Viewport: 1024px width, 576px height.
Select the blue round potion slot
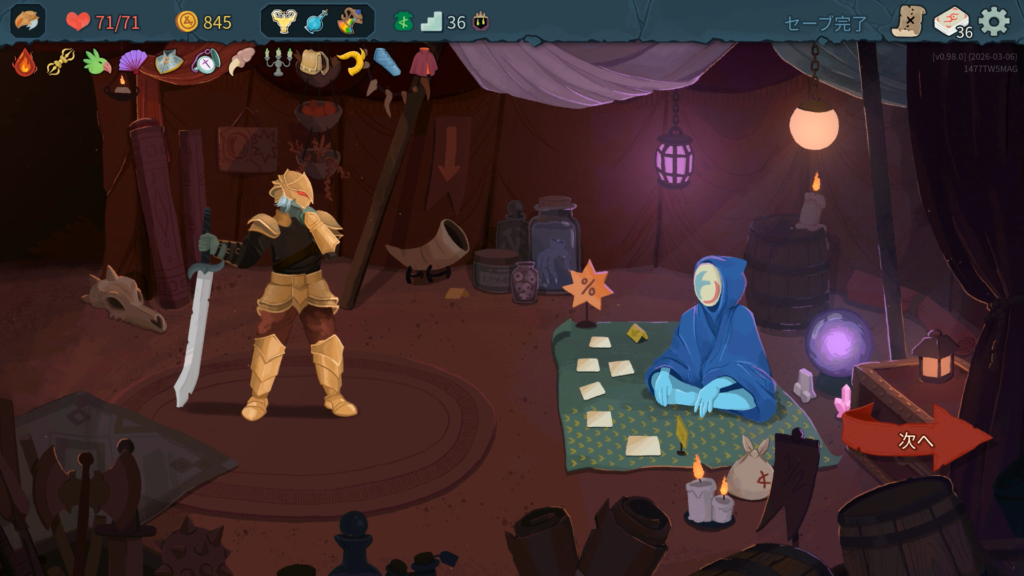coord(317,21)
